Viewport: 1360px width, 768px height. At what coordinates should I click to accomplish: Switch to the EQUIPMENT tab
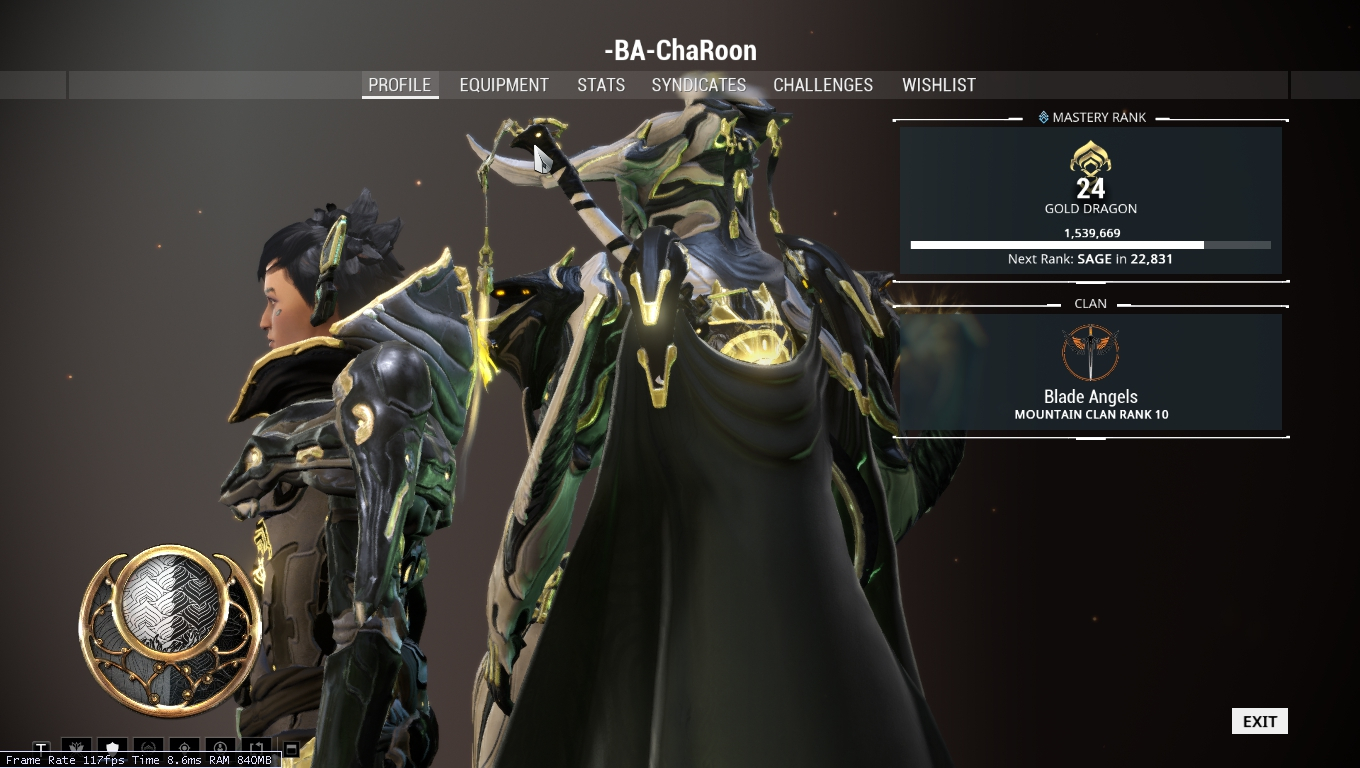[504, 85]
